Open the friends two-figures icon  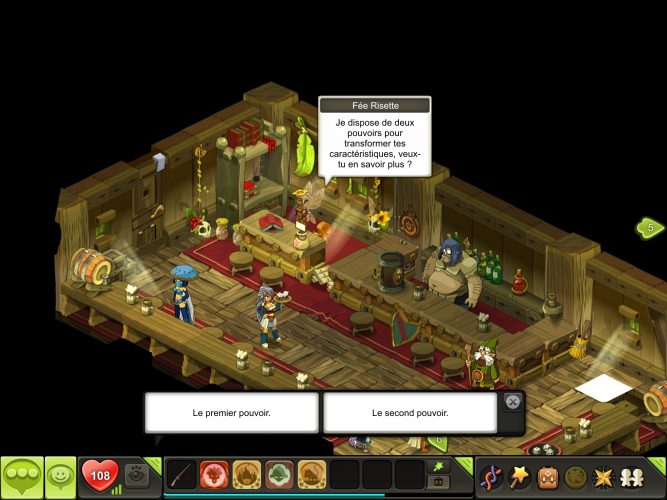(x=631, y=476)
